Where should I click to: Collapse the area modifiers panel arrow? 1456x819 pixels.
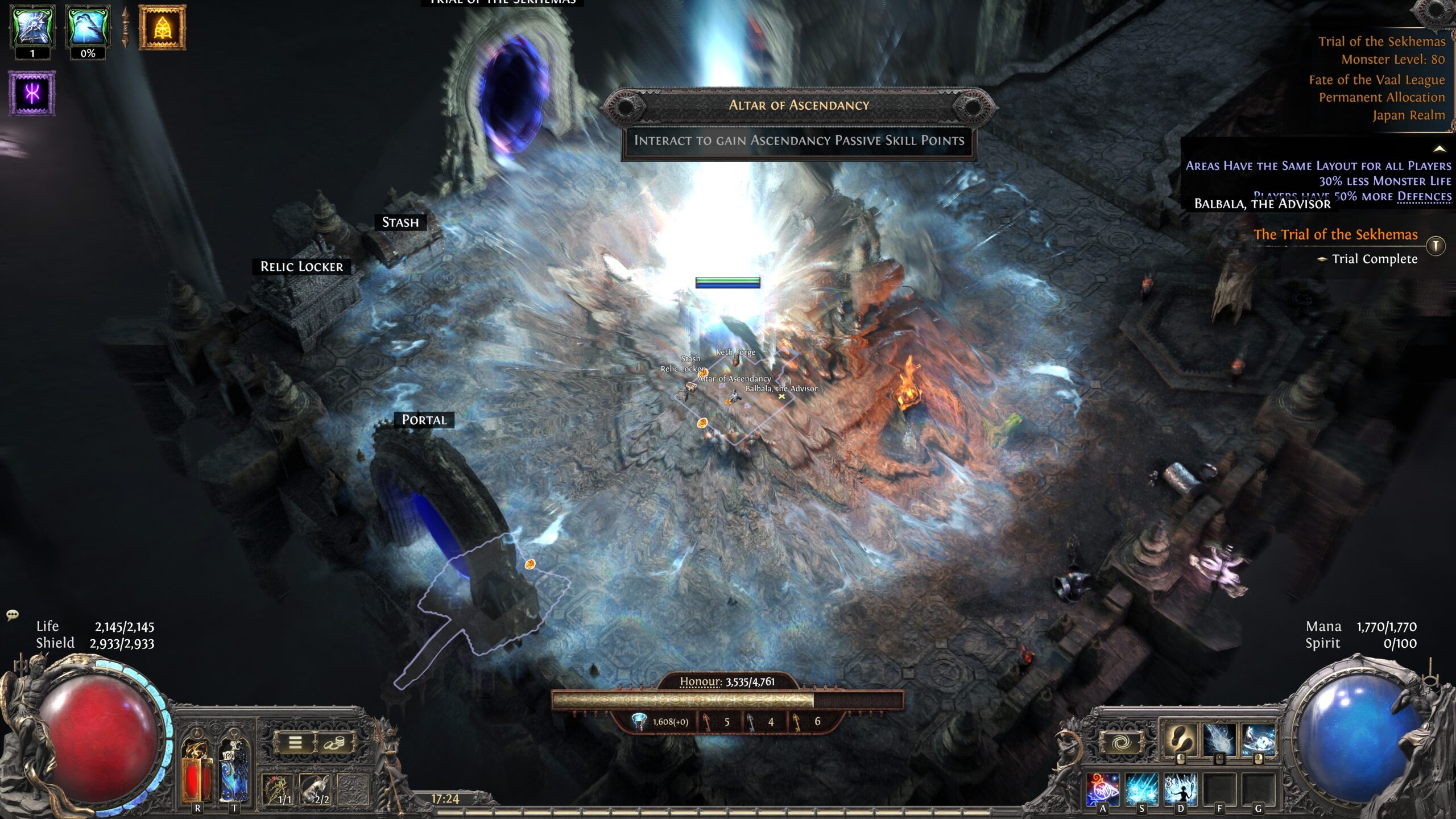point(1440,149)
